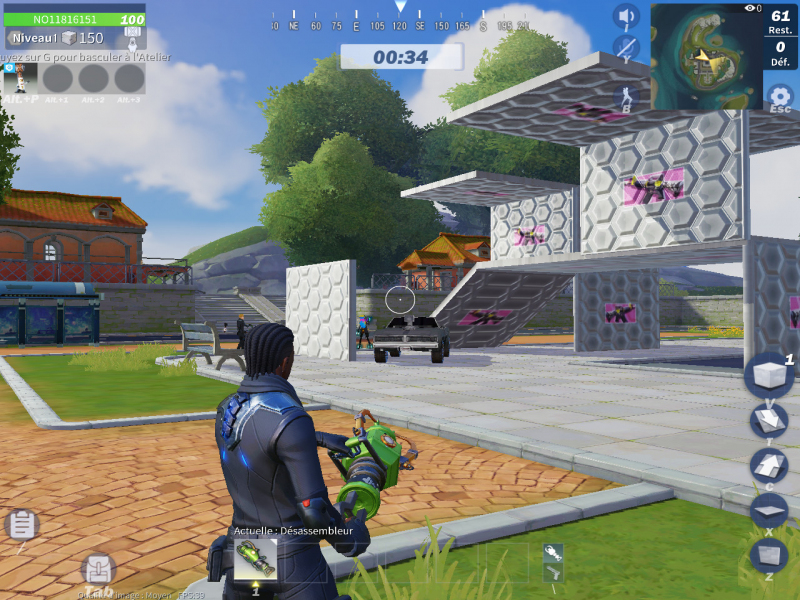This screenshot has width=800, height=600.
Task: Unmute the crossed-out microphone
Action: coord(626,47)
